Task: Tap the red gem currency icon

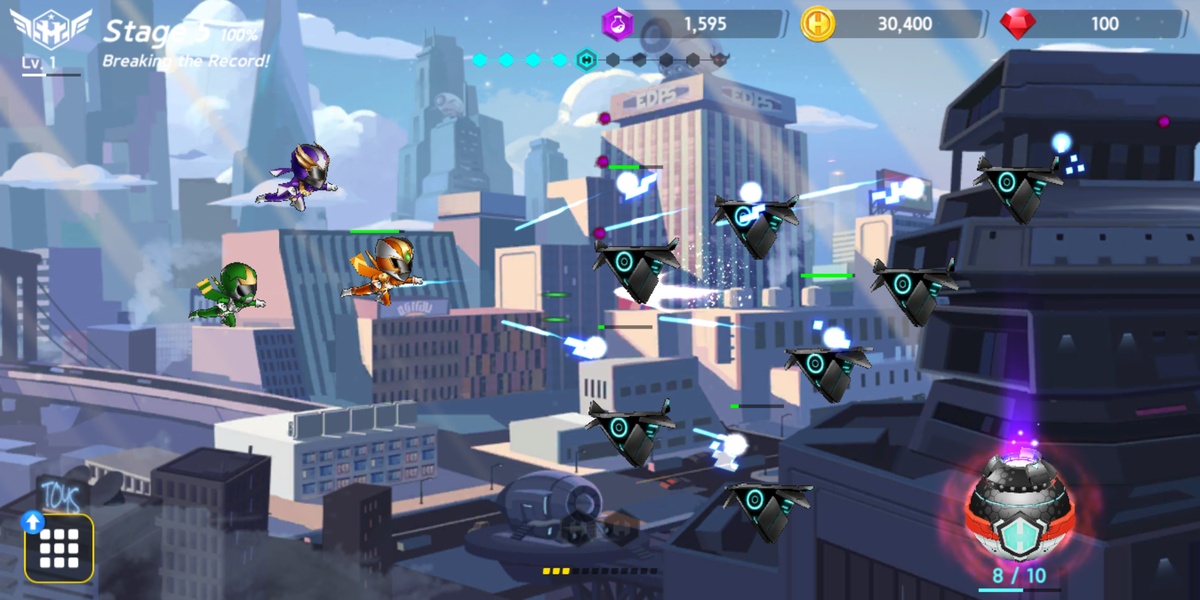Action: click(1018, 24)
